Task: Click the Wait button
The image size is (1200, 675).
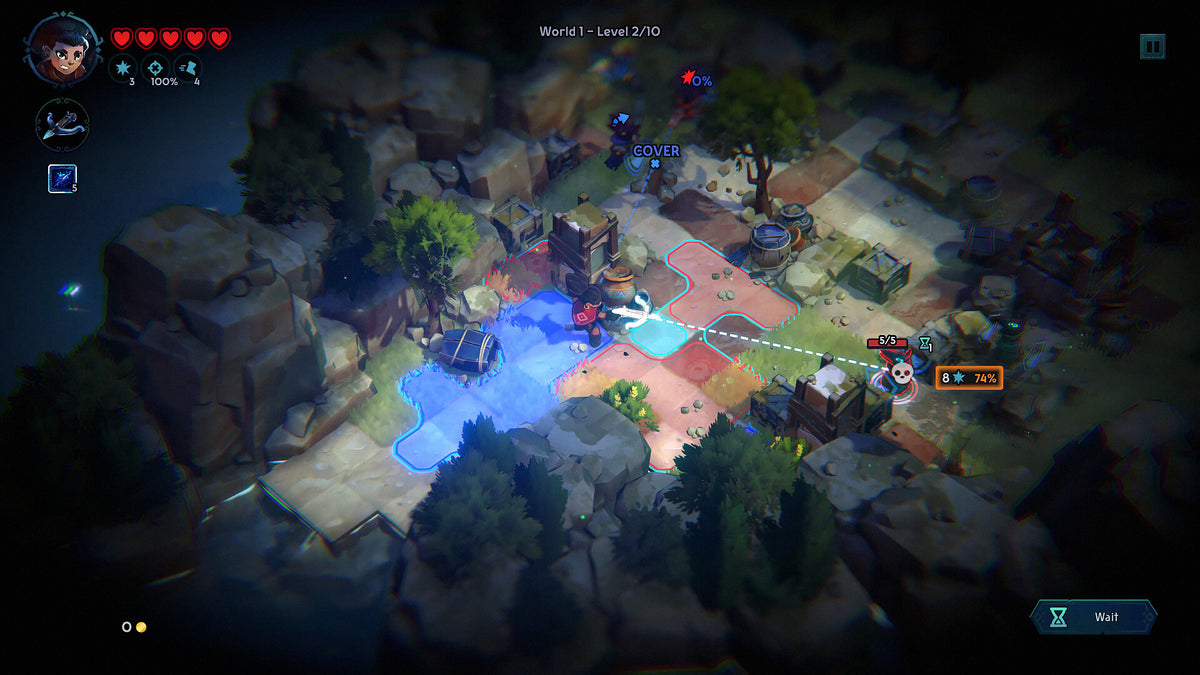Action: pyautogui.click(x=1093, y=617)
